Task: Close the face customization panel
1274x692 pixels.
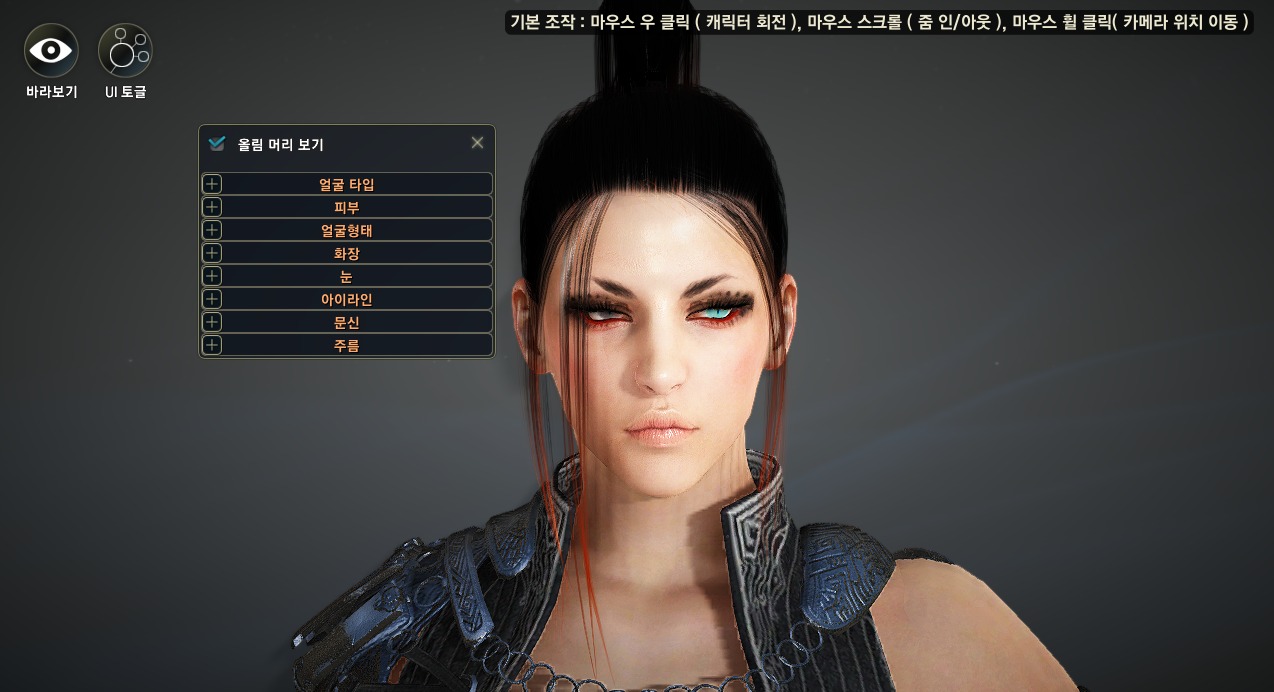Action: pyautogui.click(x=477, y=143)
